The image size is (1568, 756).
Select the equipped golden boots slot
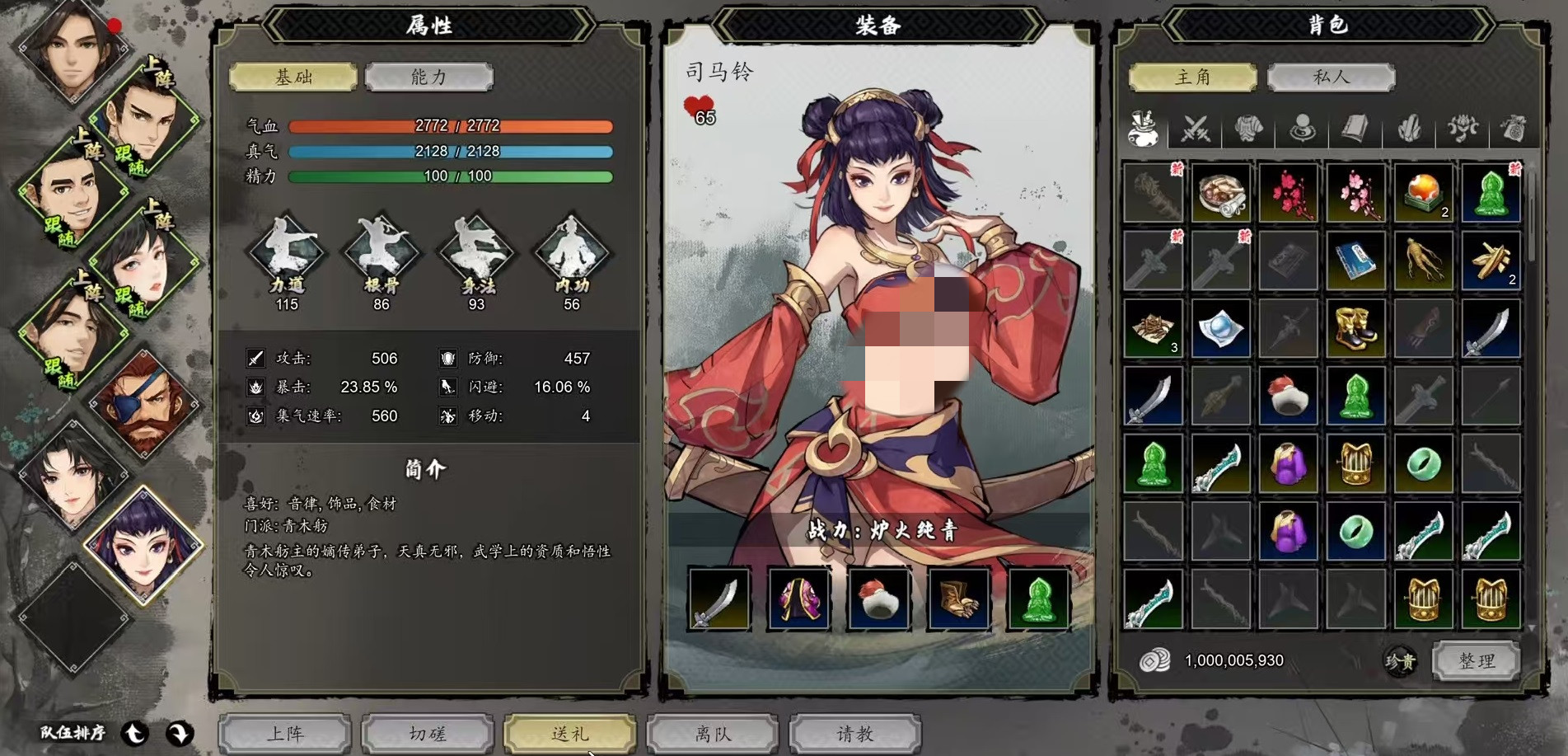click(958, 599)
